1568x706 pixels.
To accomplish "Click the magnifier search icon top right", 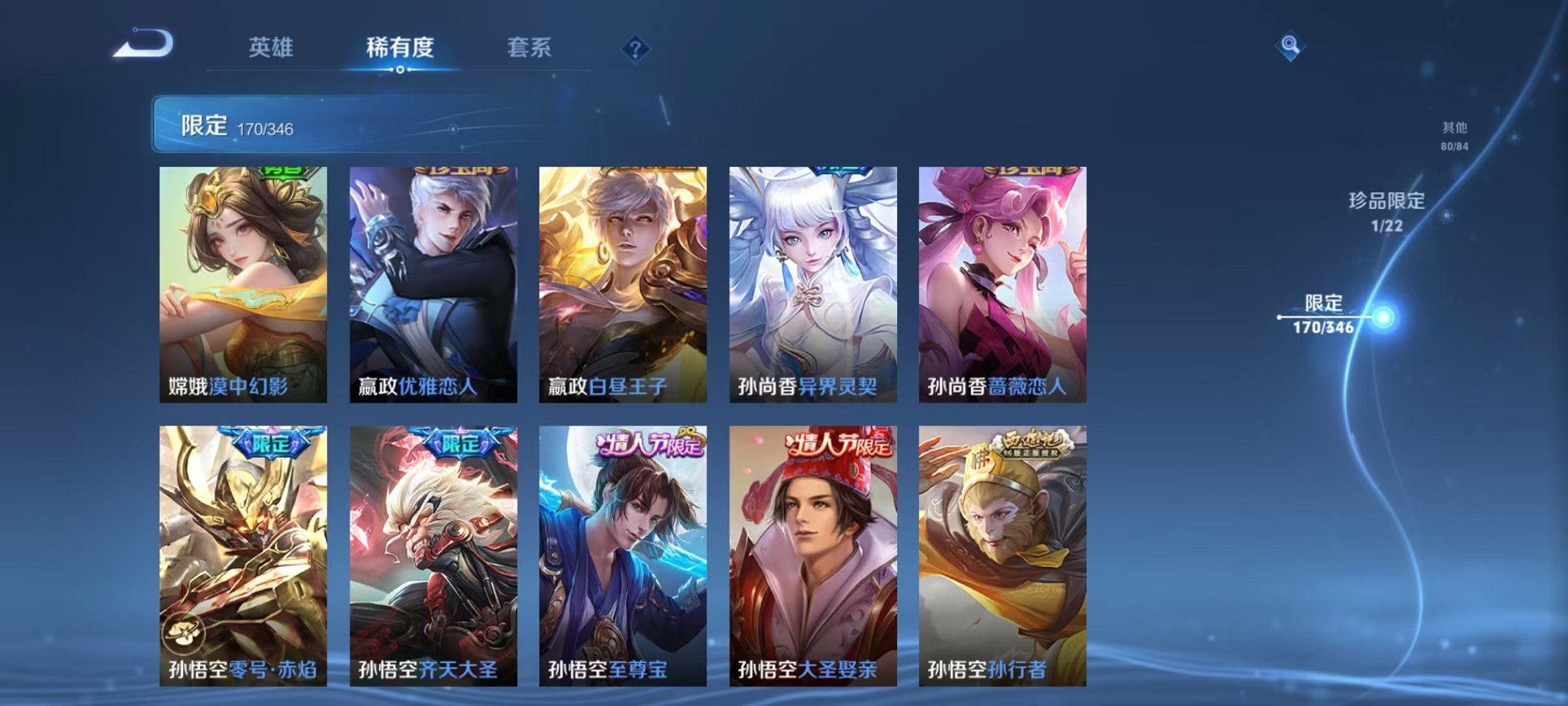I will (x=1291, y=46).
